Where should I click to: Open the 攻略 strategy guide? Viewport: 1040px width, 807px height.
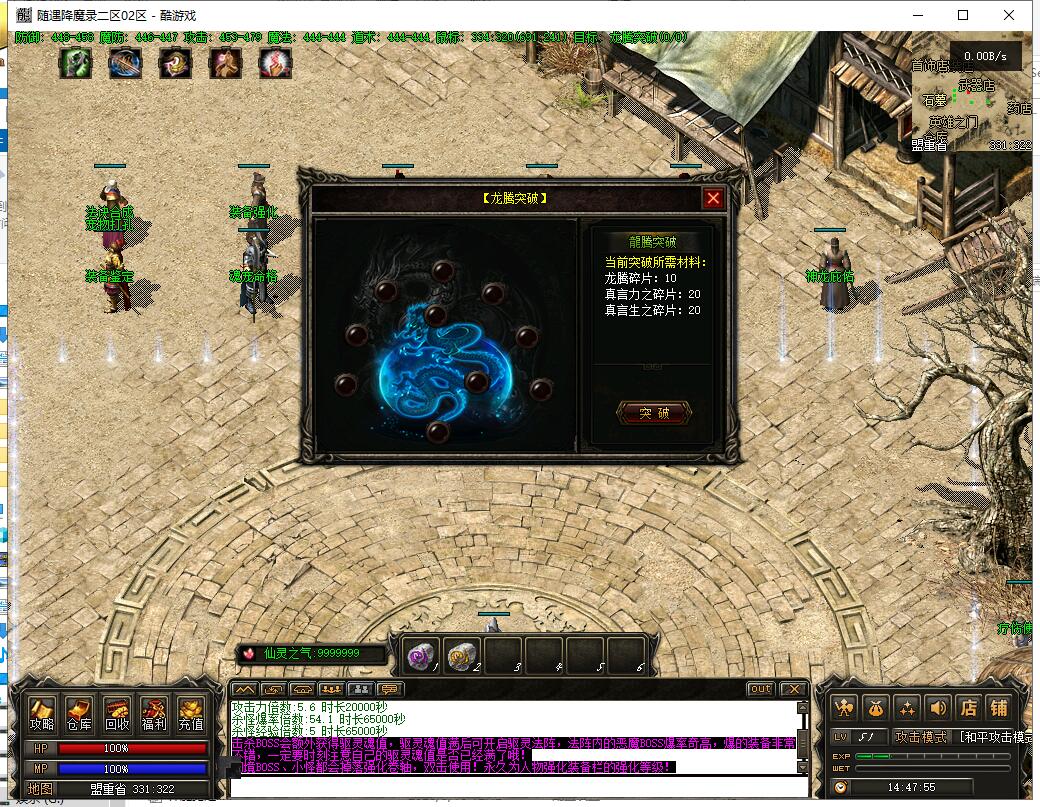(x=42, y=714)
